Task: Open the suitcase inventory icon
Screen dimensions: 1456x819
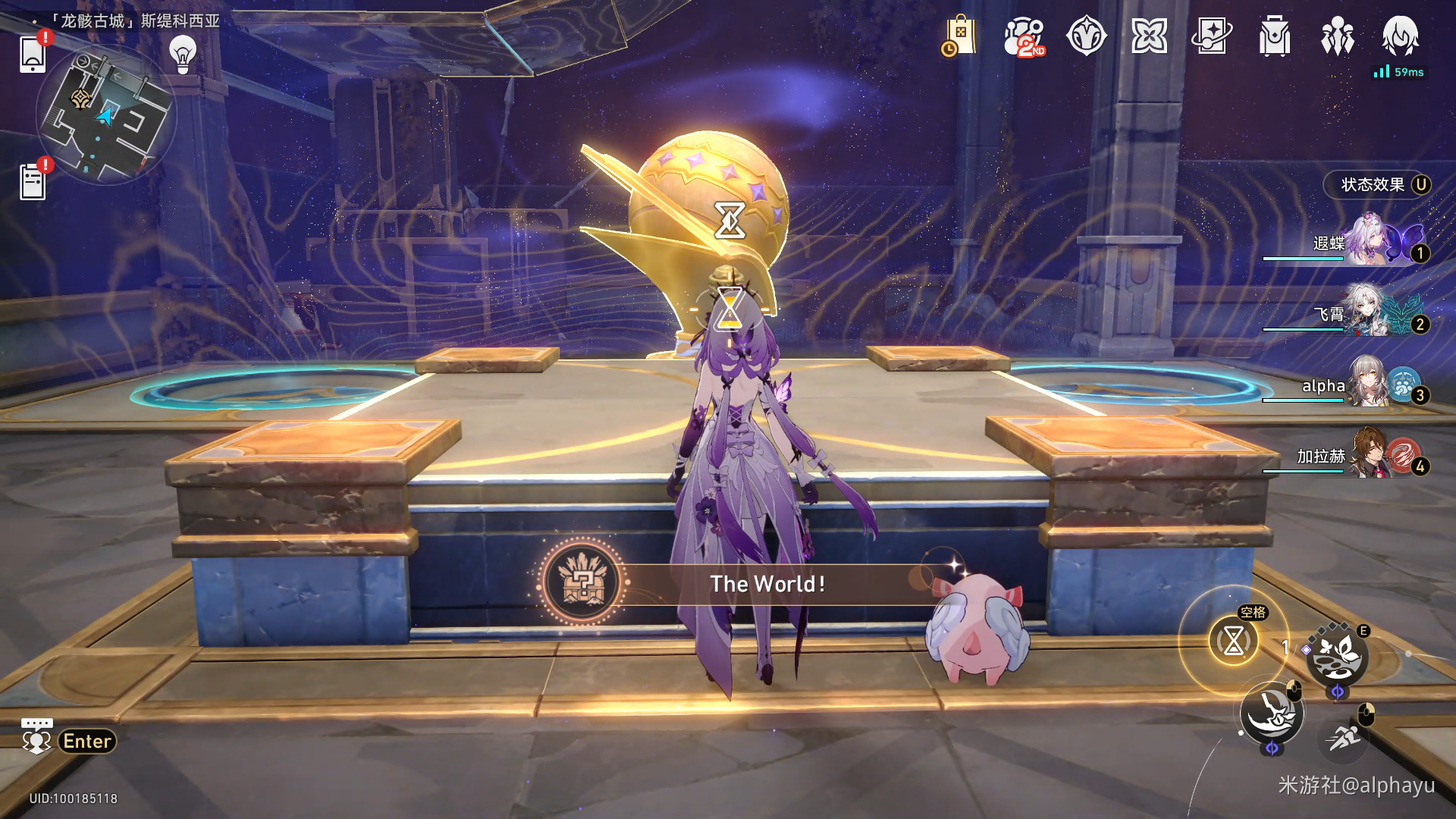Action: pyautogui.click(x=1274, y=36)
